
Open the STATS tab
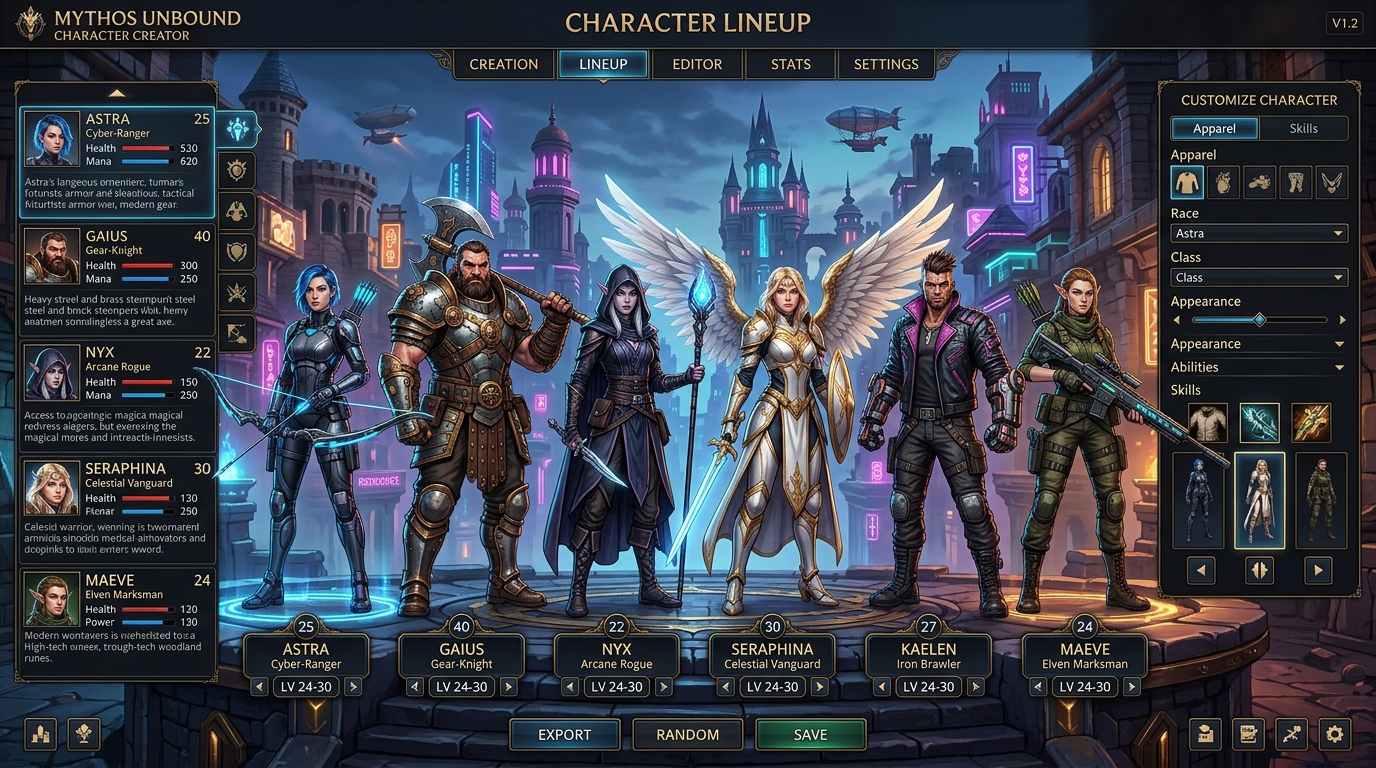790,64
